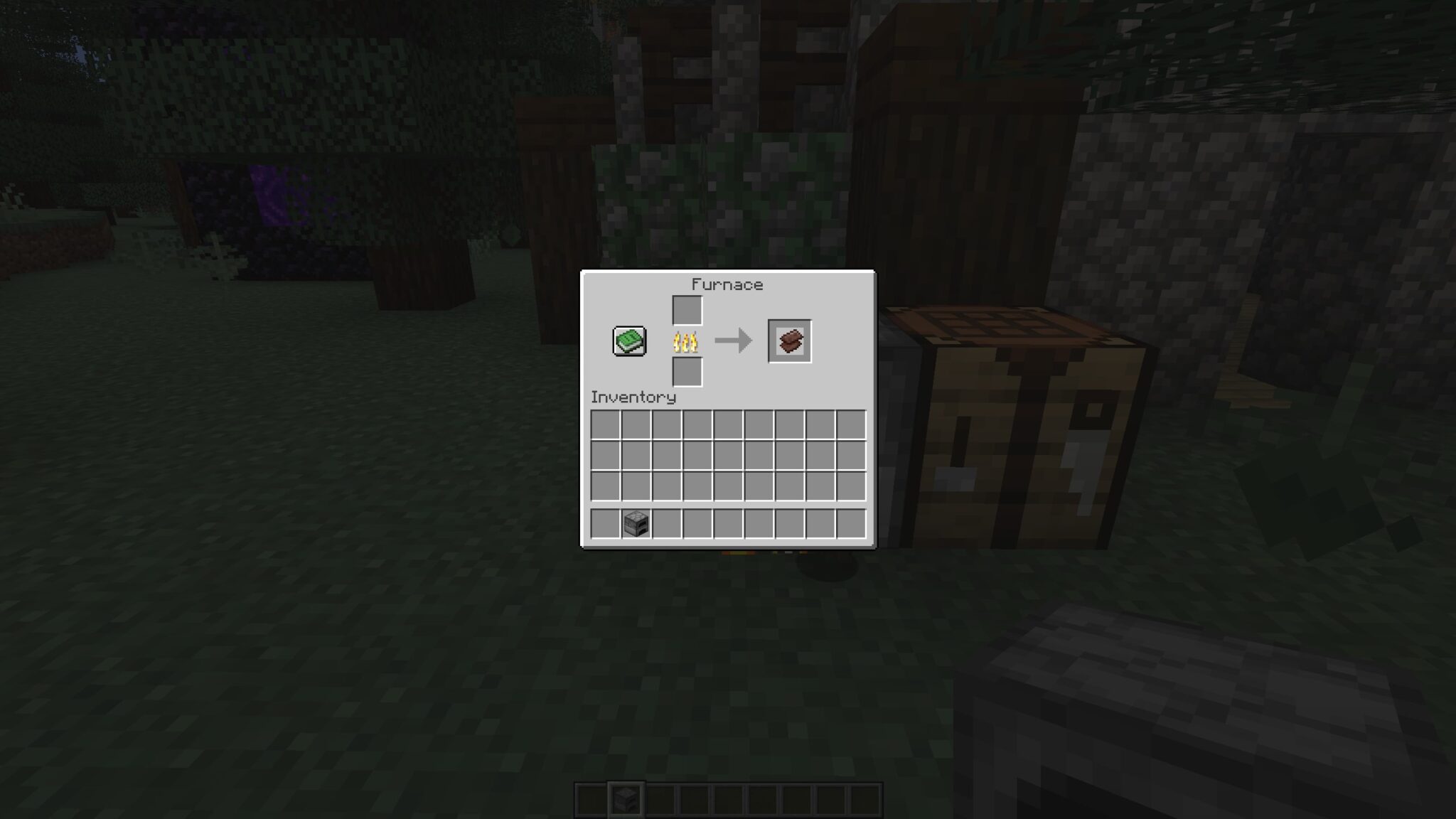1456x819 pixels.
Task: Open the green recipe book
Action: (x=630, y=340)
